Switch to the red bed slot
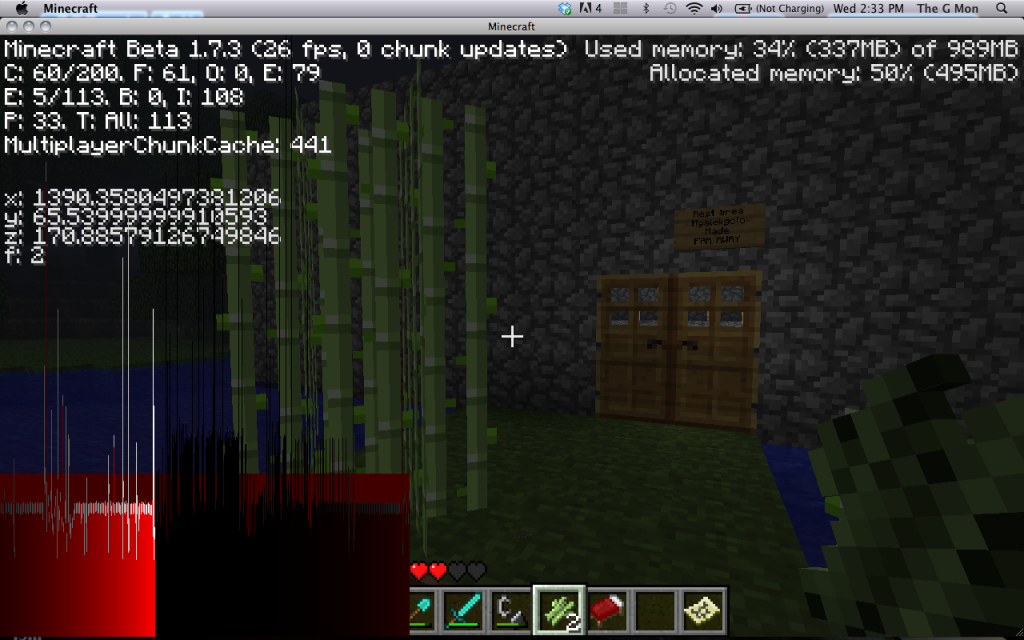The image size is (1024, 640). pos(606,609)
